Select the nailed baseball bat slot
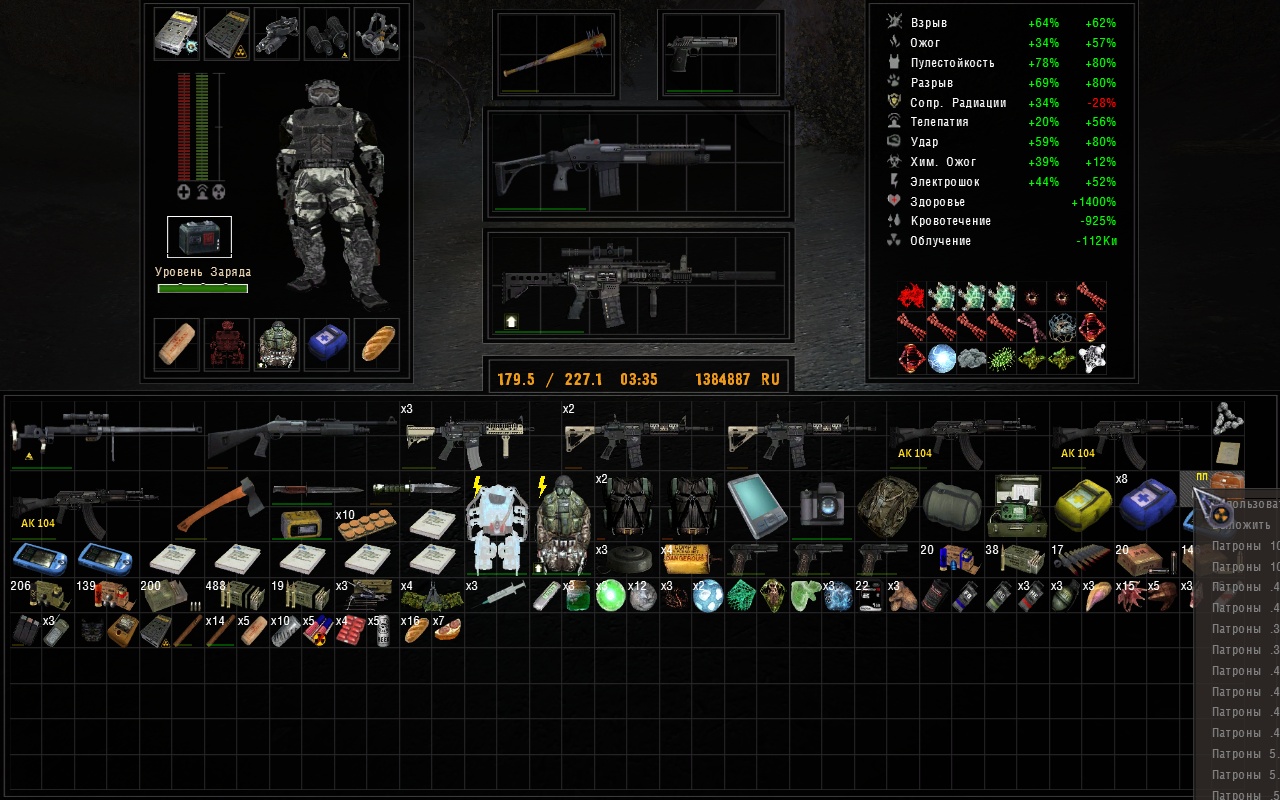Screen dimensions: 1280x800 tap(555, 56)
